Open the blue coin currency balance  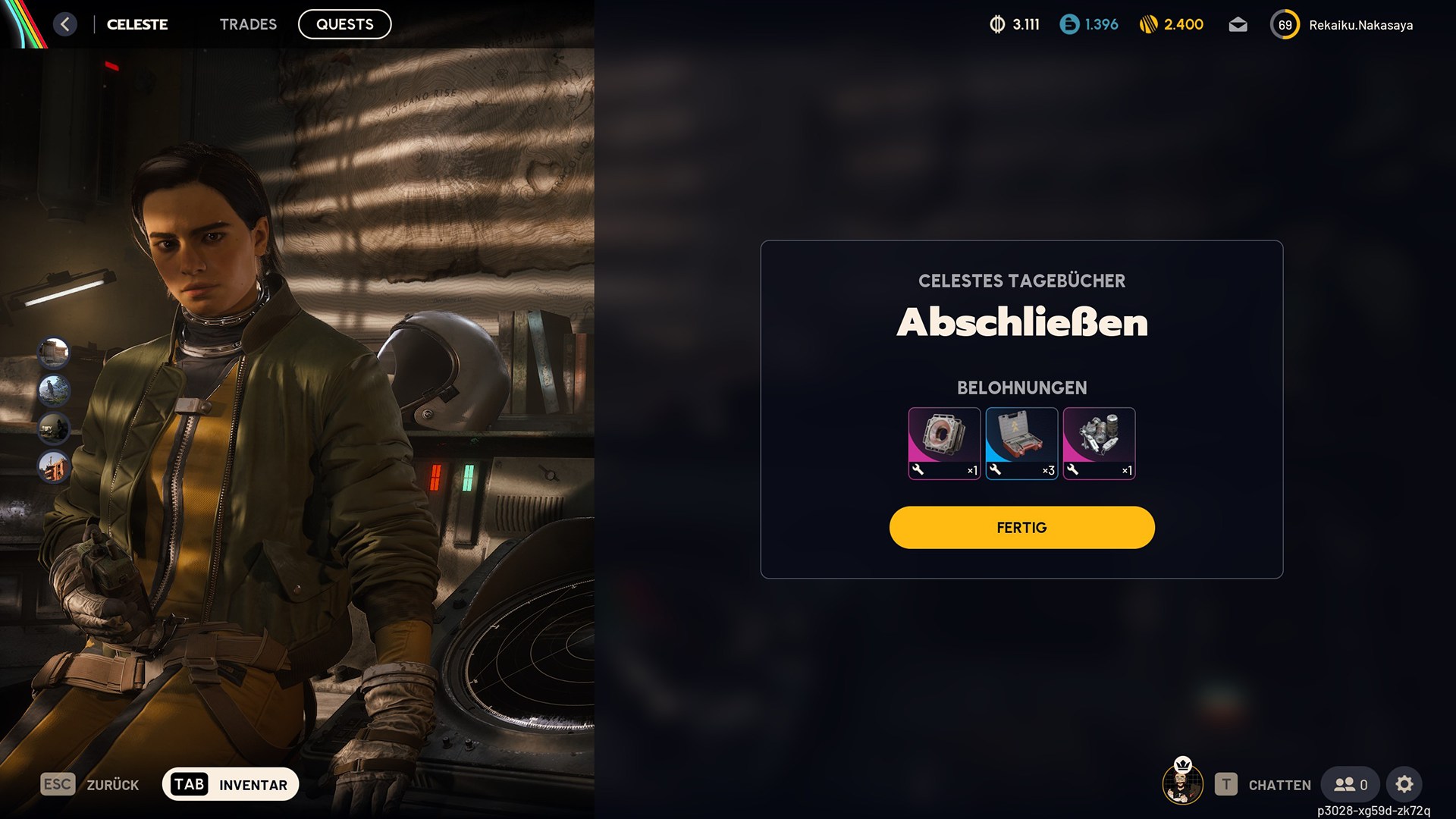tap(1089, 25)
